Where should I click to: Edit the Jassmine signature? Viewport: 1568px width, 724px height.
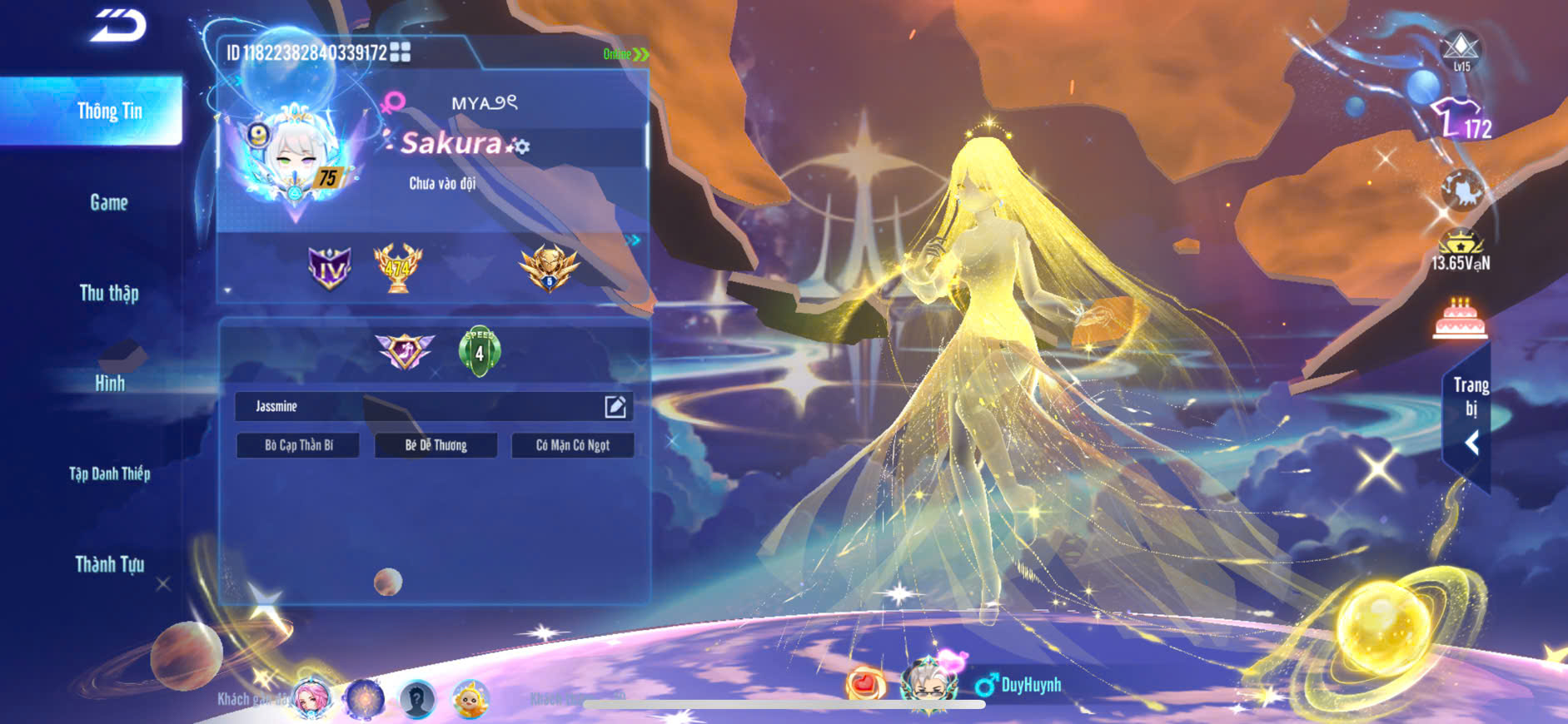coord(615,406)
